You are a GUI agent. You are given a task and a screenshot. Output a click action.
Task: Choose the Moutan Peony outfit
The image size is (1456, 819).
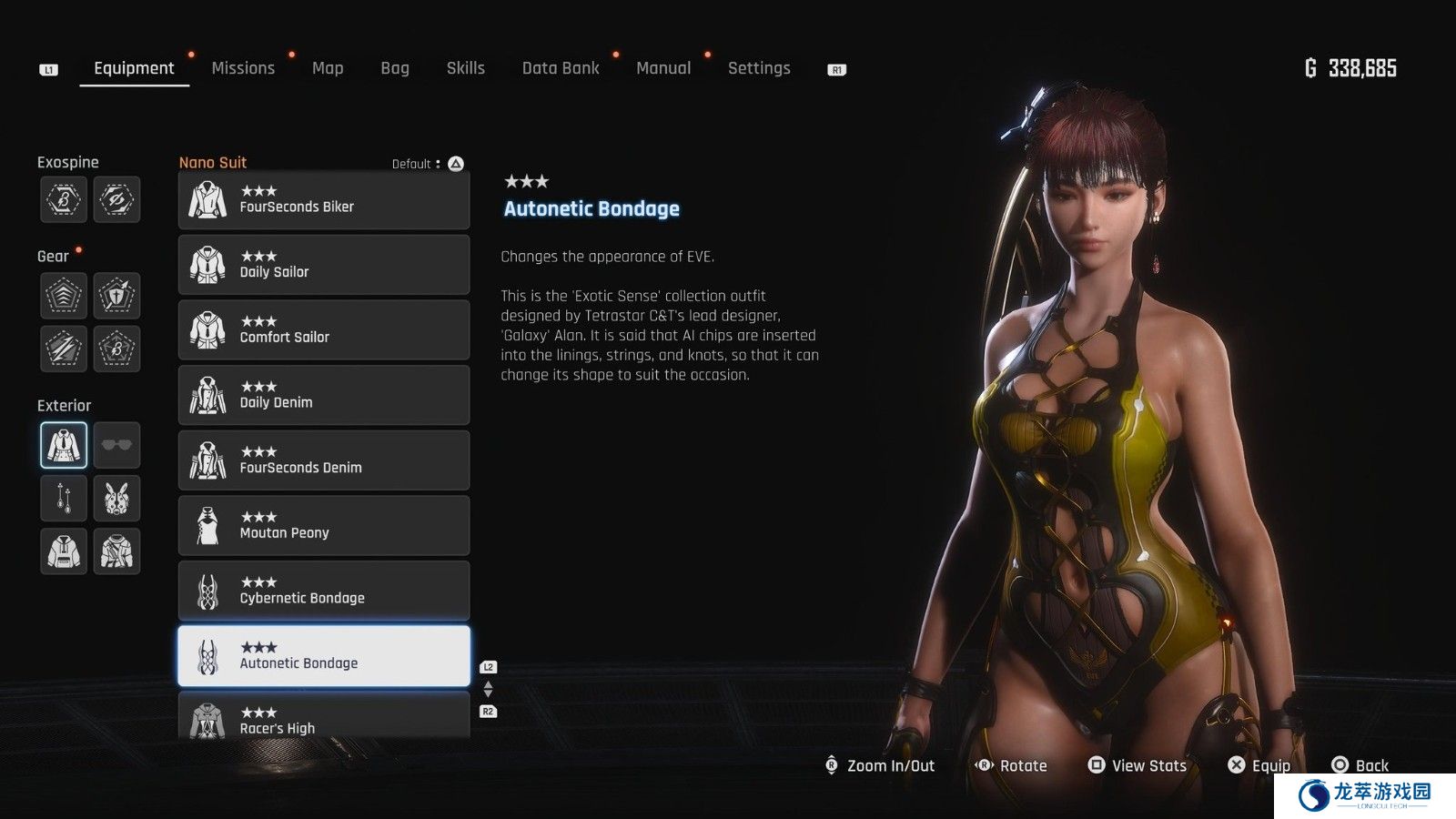[x=324, y=526]
